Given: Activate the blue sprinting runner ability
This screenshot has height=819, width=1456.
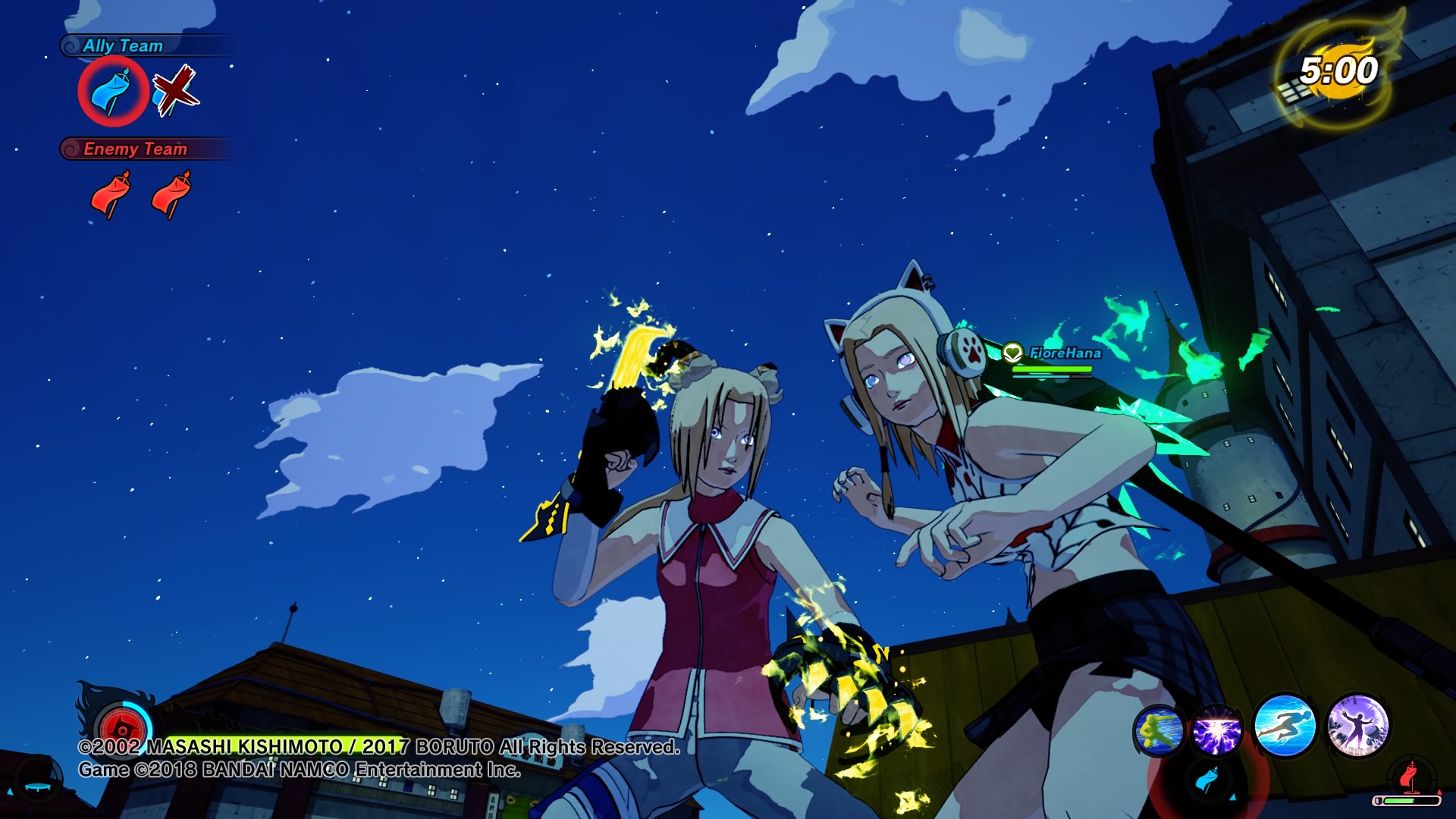Looking at the screenshot, I should tap(1284, 726).
